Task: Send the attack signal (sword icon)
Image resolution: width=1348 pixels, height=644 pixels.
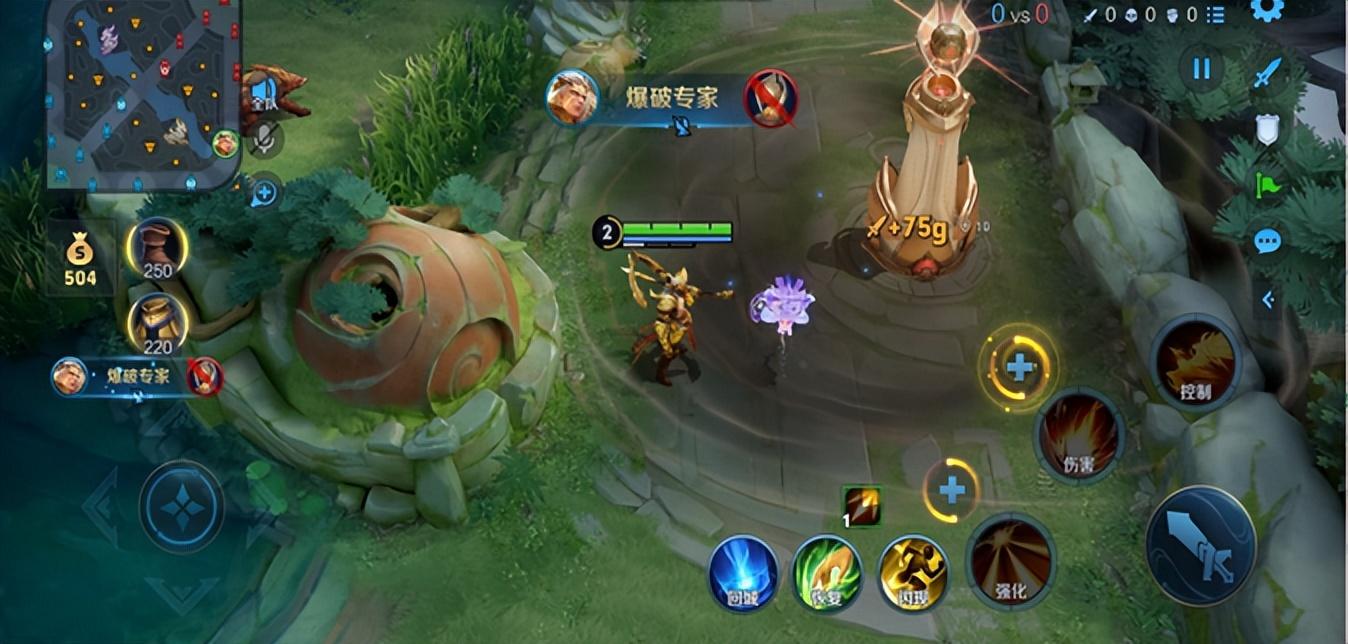Action: tap(1267, 73)
